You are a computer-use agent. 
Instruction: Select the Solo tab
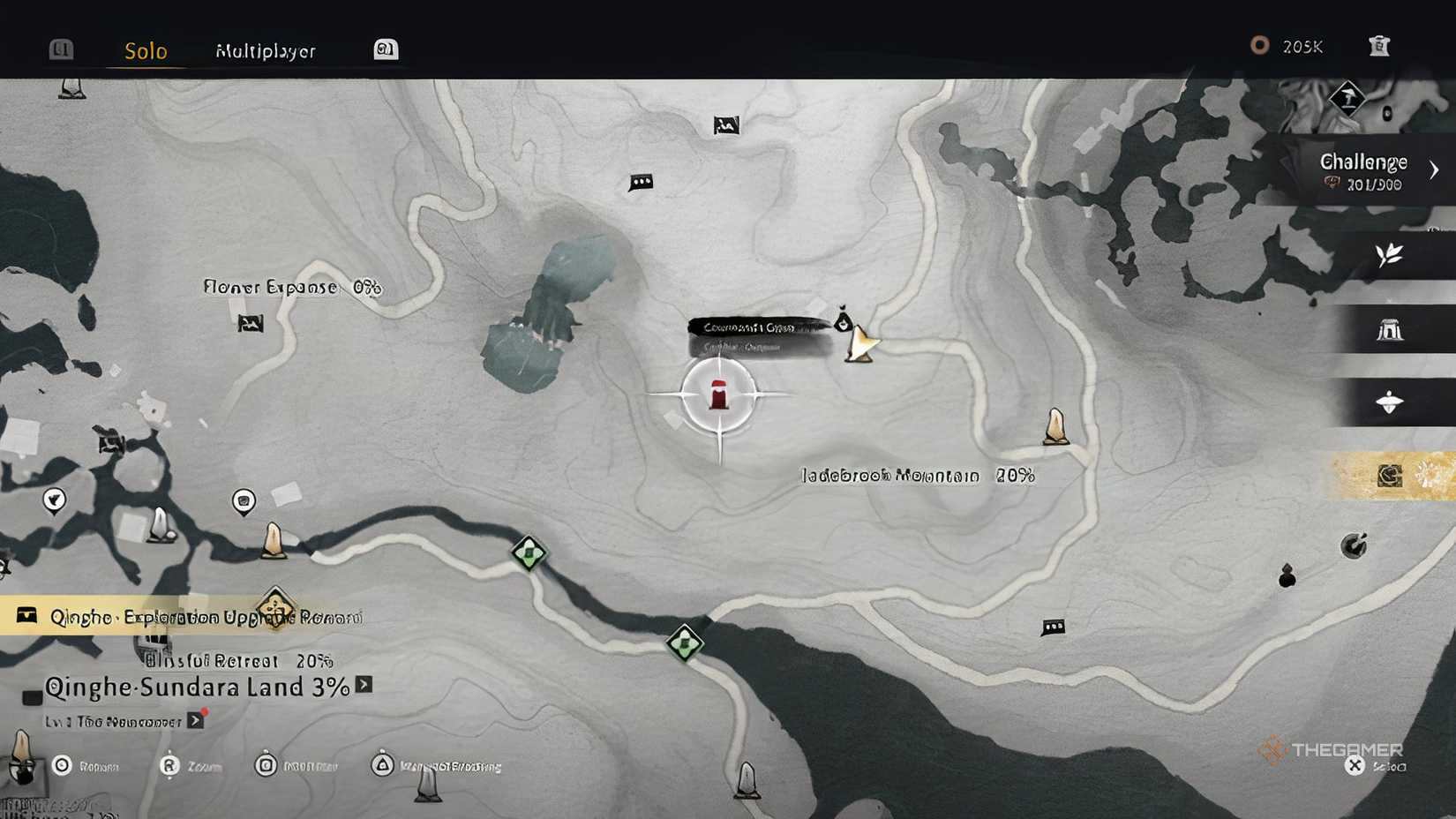[145, 51]
